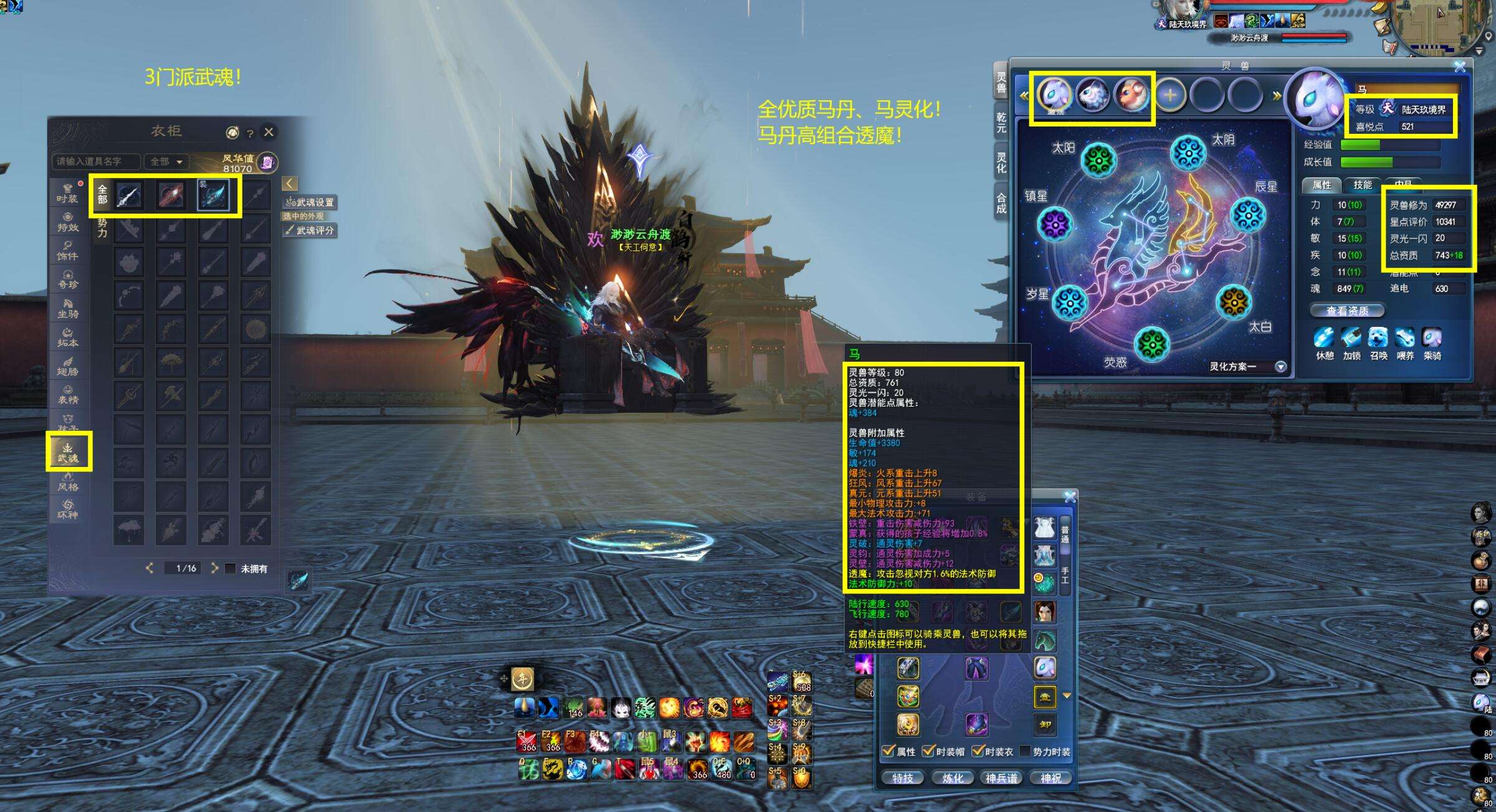Open the 翅膀 wings category
This screenshot has width=1496, height=812.
(67, 366)
